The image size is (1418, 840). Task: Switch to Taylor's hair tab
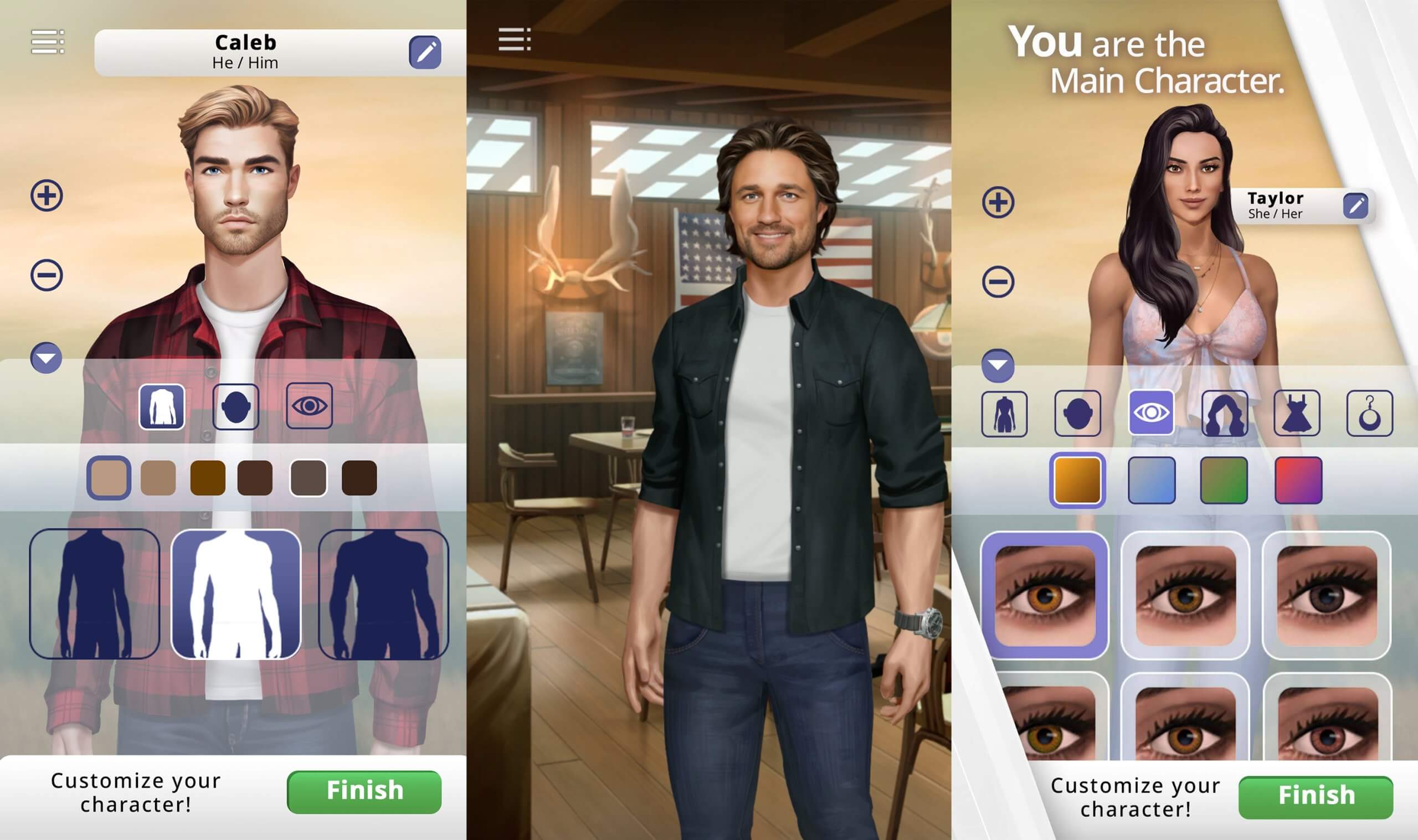1224,413
